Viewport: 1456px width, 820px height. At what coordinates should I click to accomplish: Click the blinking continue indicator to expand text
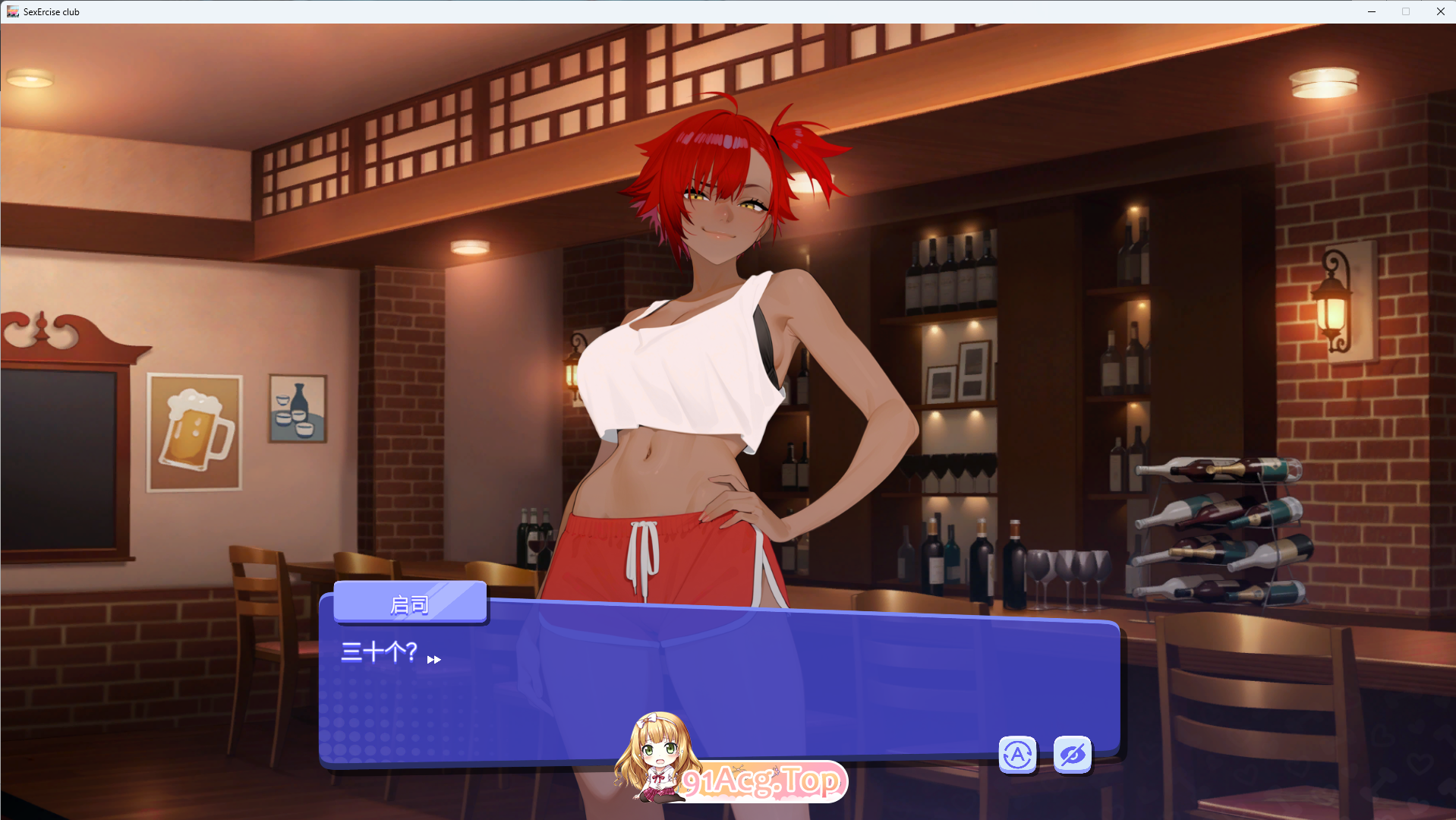434,660
